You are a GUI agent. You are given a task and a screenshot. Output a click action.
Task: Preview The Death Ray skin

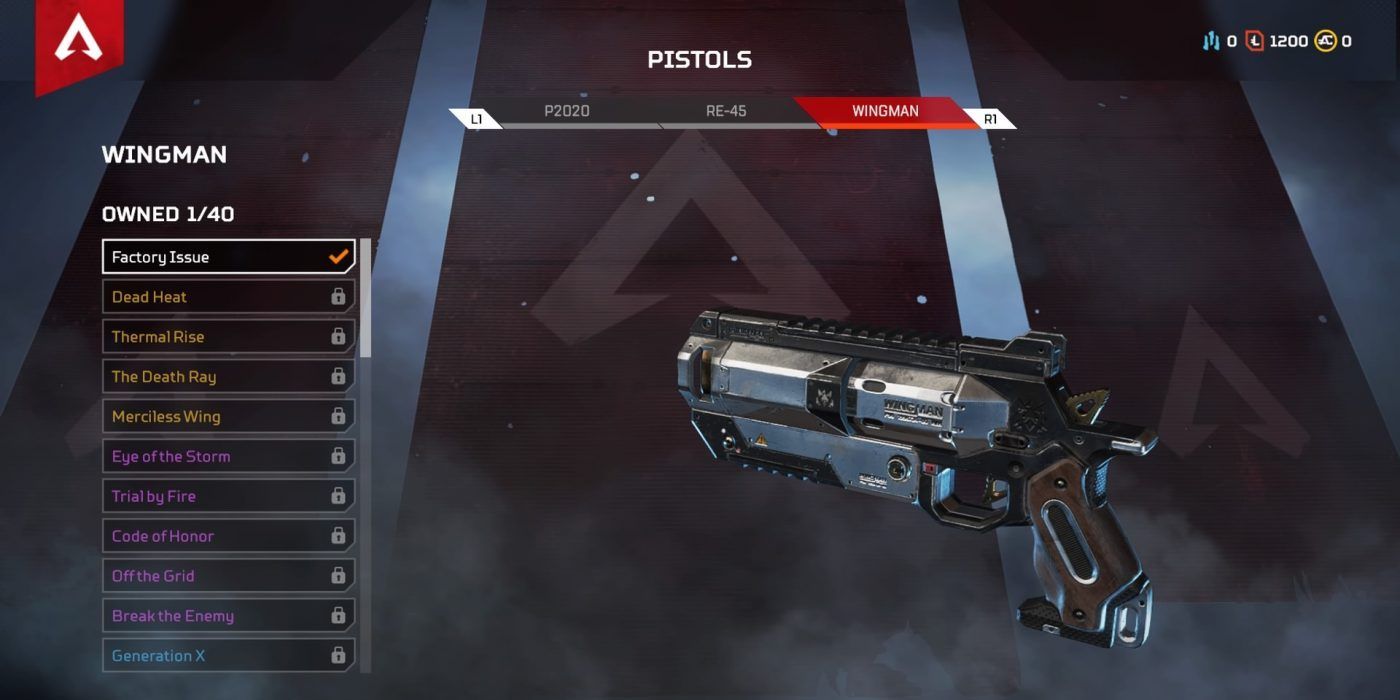[228, 377]
